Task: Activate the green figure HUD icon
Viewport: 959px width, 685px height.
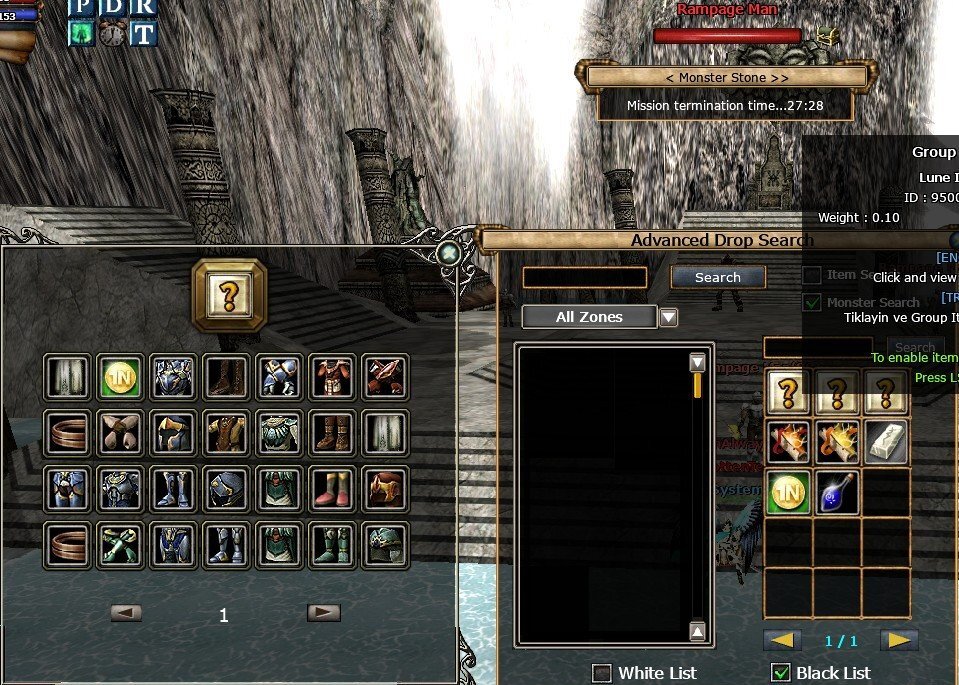Action: pos(81,33)
